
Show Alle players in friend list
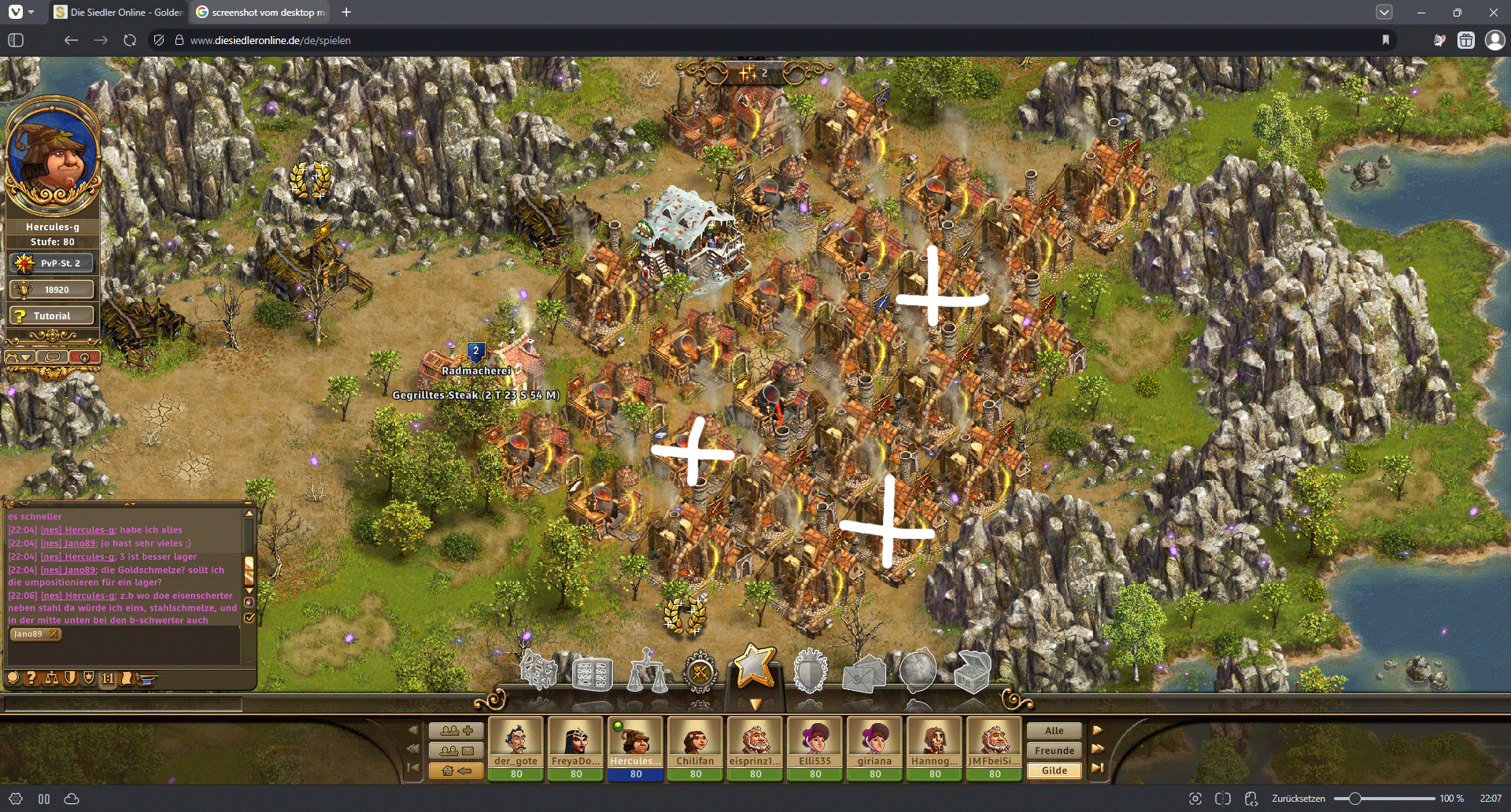1054,730
